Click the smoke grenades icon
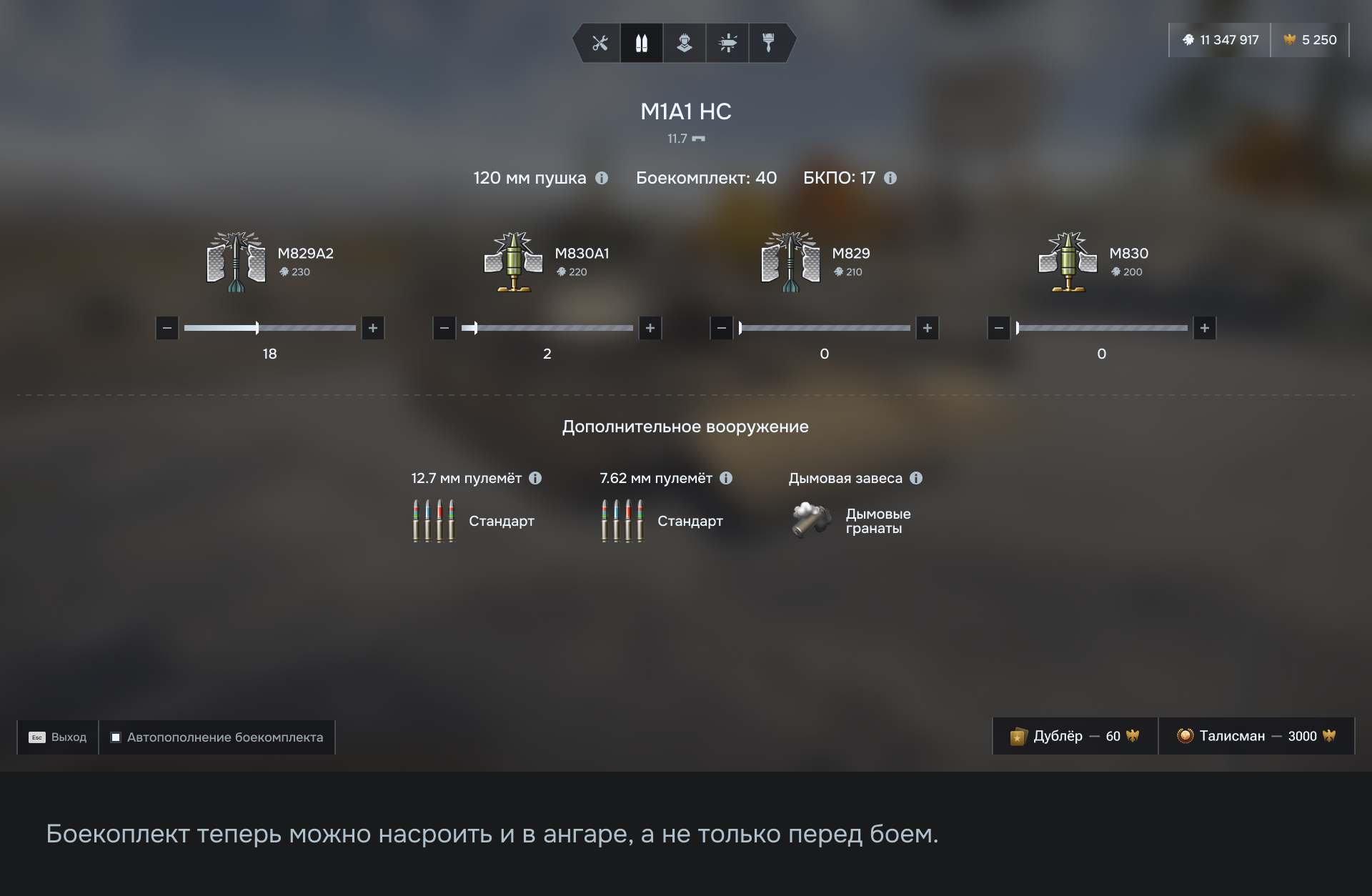Image resolution: width=1372 pixels, height=896 pixels. pyautogui.click(x=810, y=520)
